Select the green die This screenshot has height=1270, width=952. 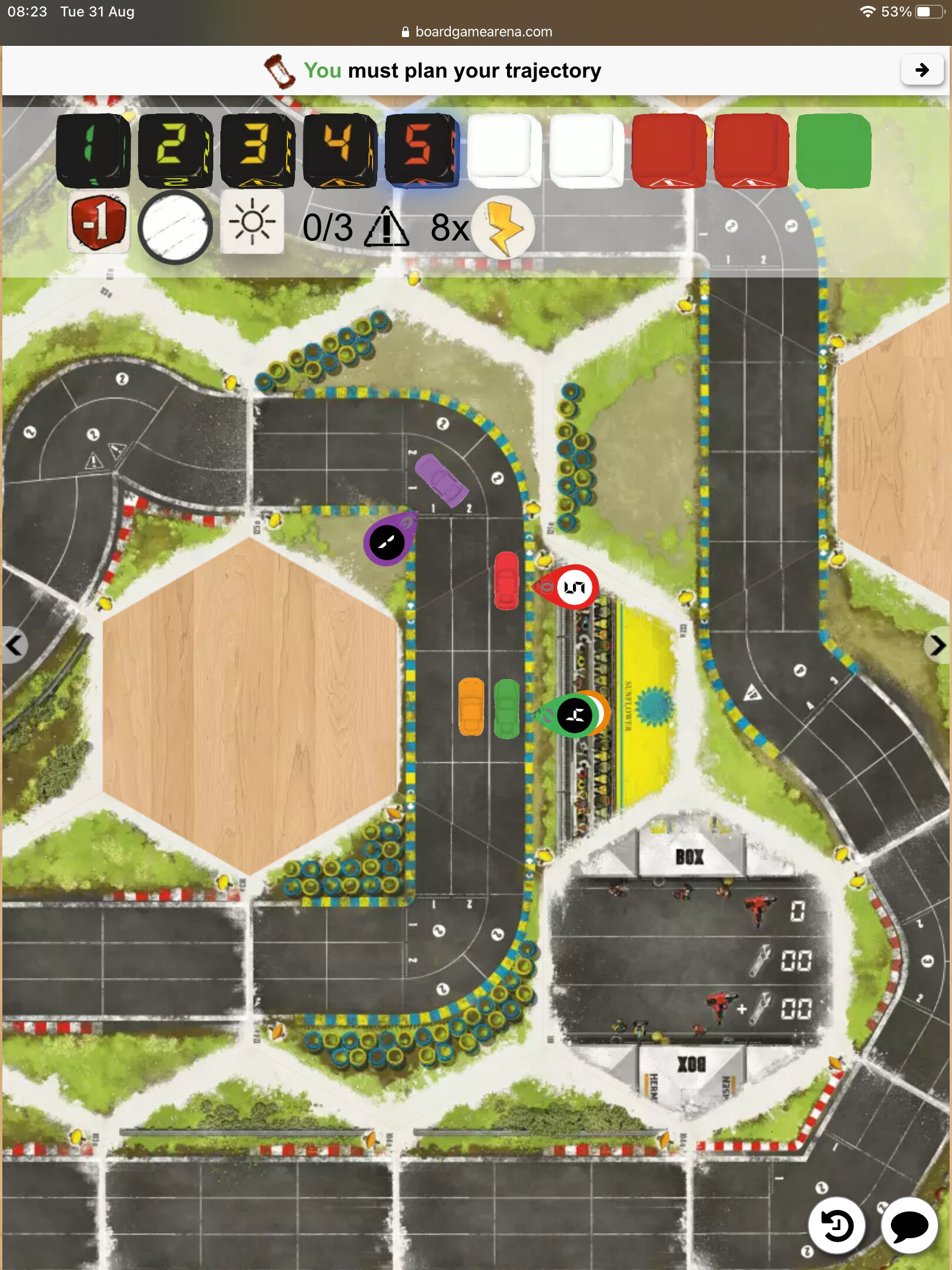(x=833, y=151)
